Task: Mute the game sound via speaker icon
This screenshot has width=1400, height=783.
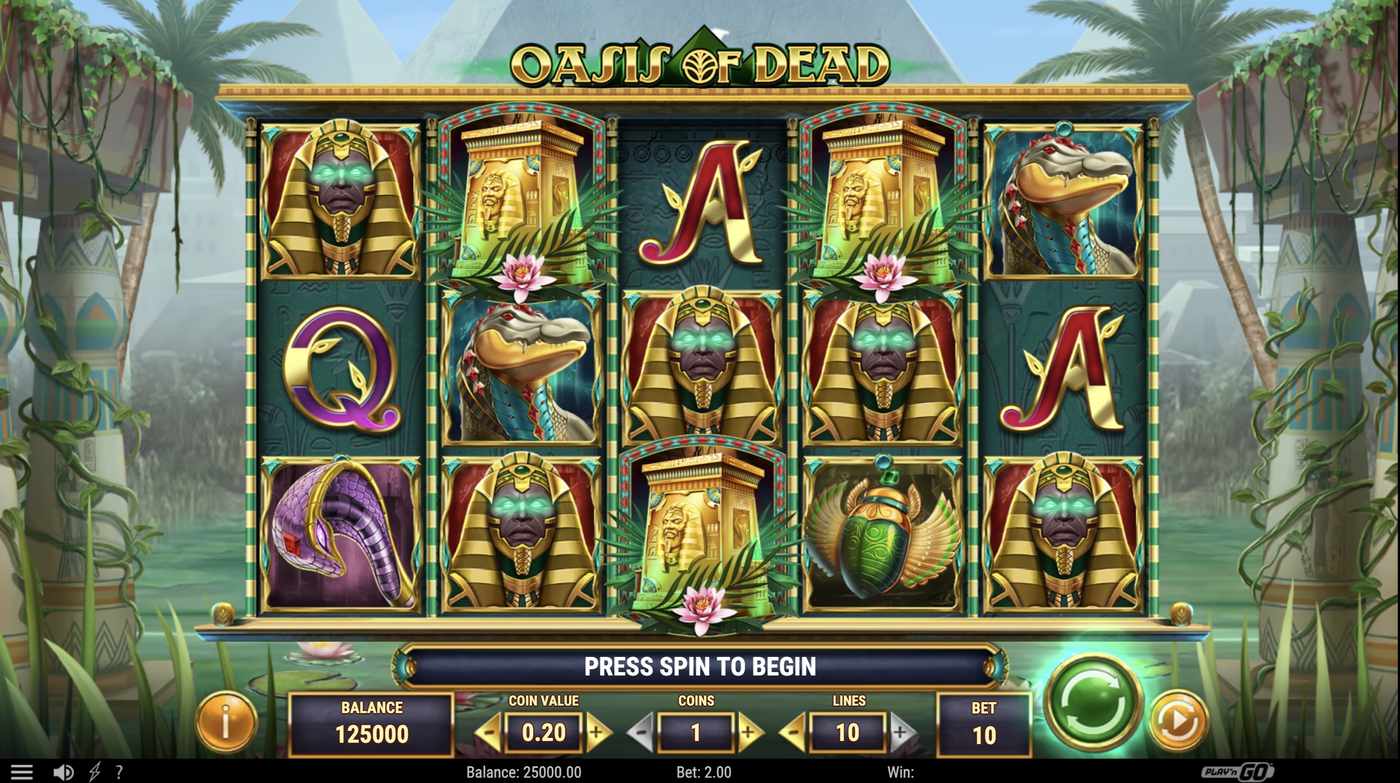Action: 62,770
